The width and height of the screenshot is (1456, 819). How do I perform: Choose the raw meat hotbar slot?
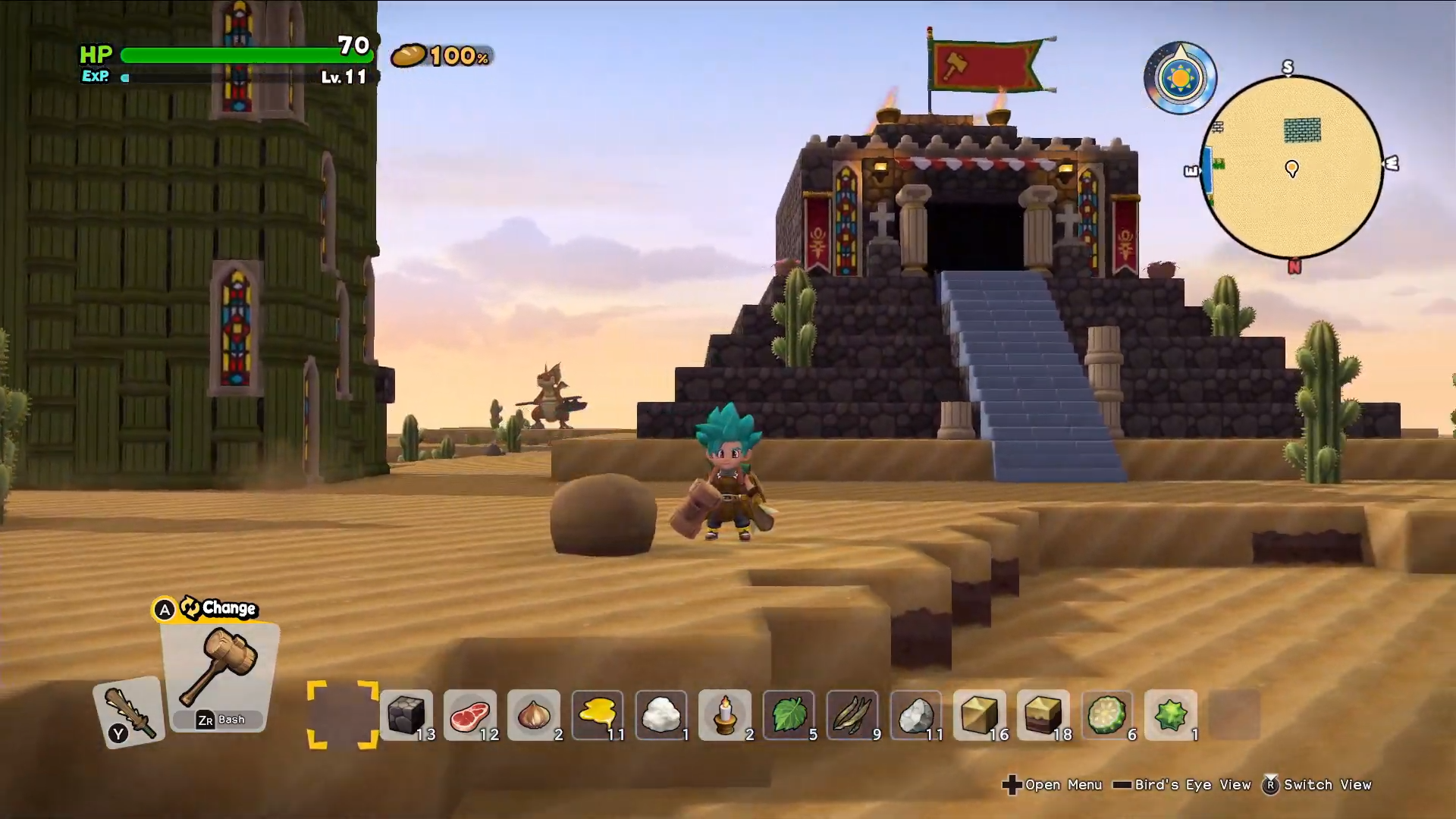click(x=470, y=714)
